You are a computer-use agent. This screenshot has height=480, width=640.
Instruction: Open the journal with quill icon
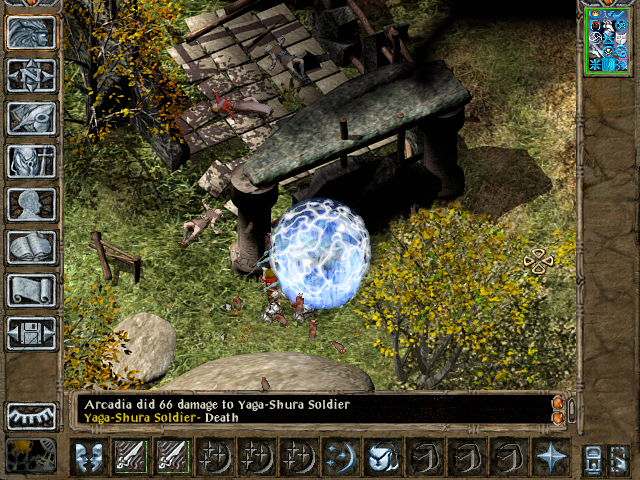pyautogui.click(x=31, y=118)
